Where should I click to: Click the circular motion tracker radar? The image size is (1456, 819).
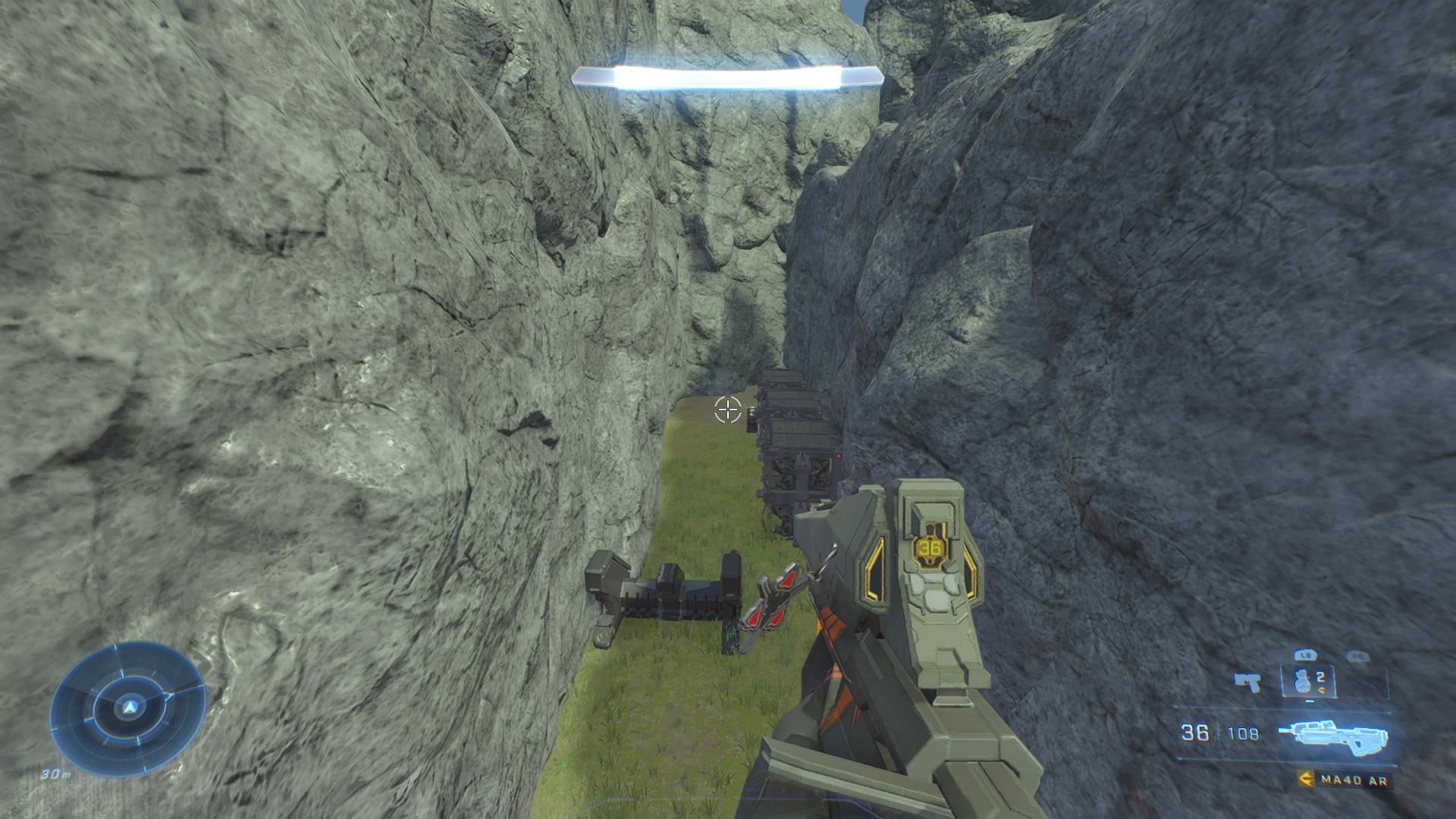click(129, 708)
